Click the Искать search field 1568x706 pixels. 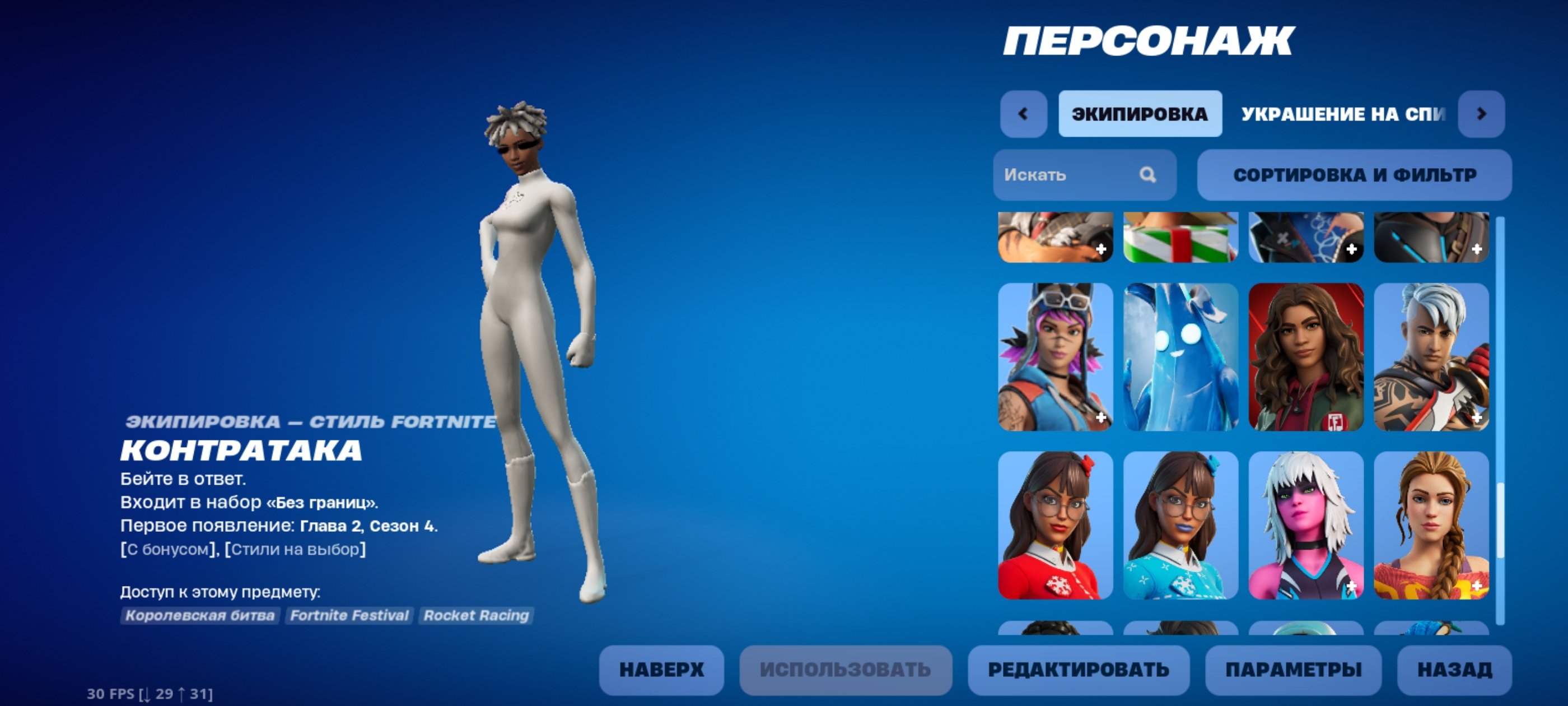(x=1071, y=175)
